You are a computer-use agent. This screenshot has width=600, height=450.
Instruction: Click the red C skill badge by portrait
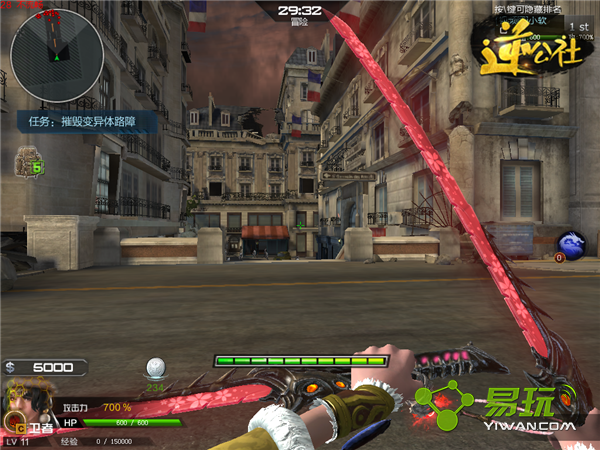pyautogui.click(x=19, y=427)
